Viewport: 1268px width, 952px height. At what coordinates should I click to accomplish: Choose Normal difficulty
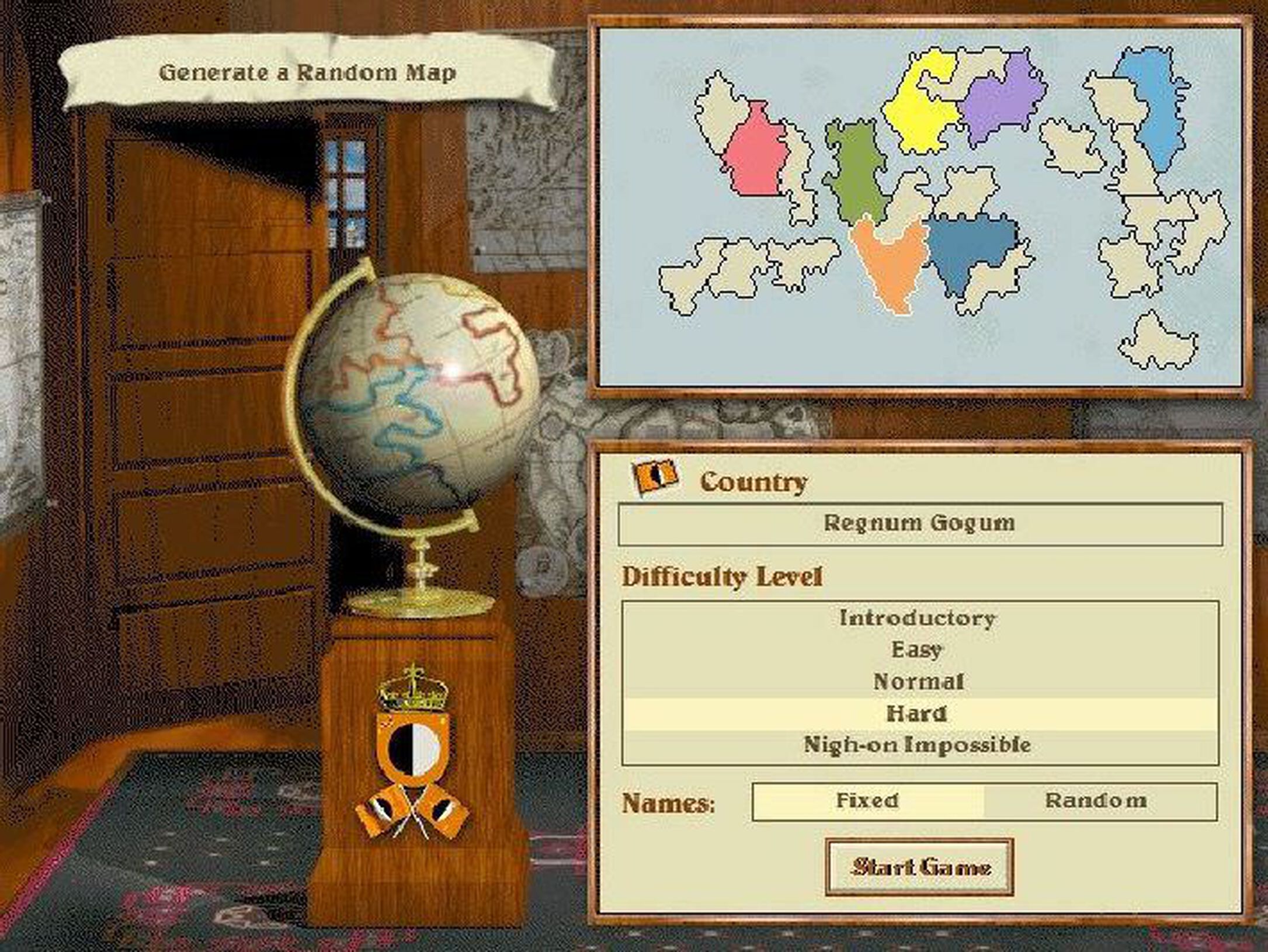click(920, 681)
